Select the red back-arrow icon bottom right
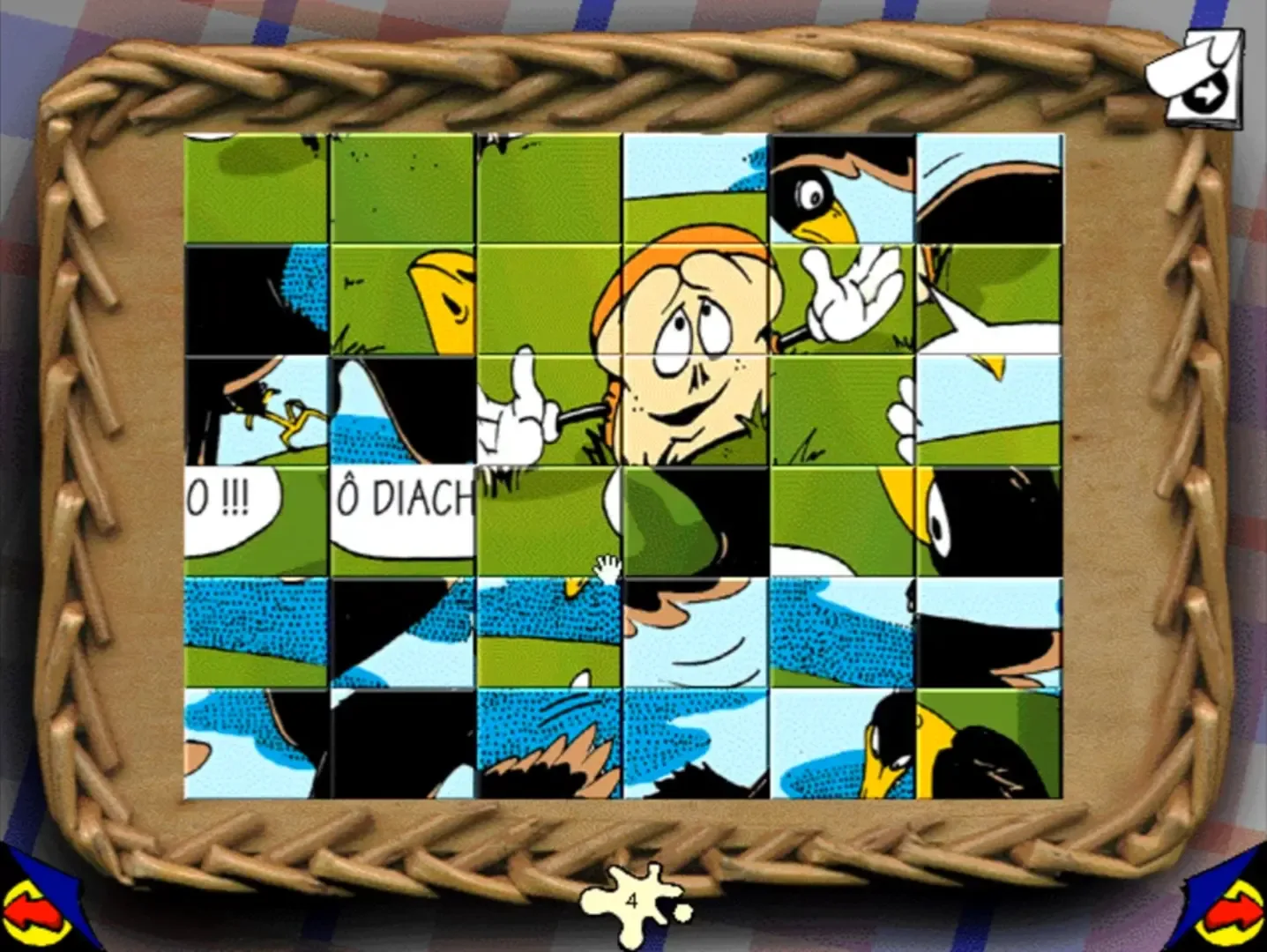 (x=1234, y=910)
